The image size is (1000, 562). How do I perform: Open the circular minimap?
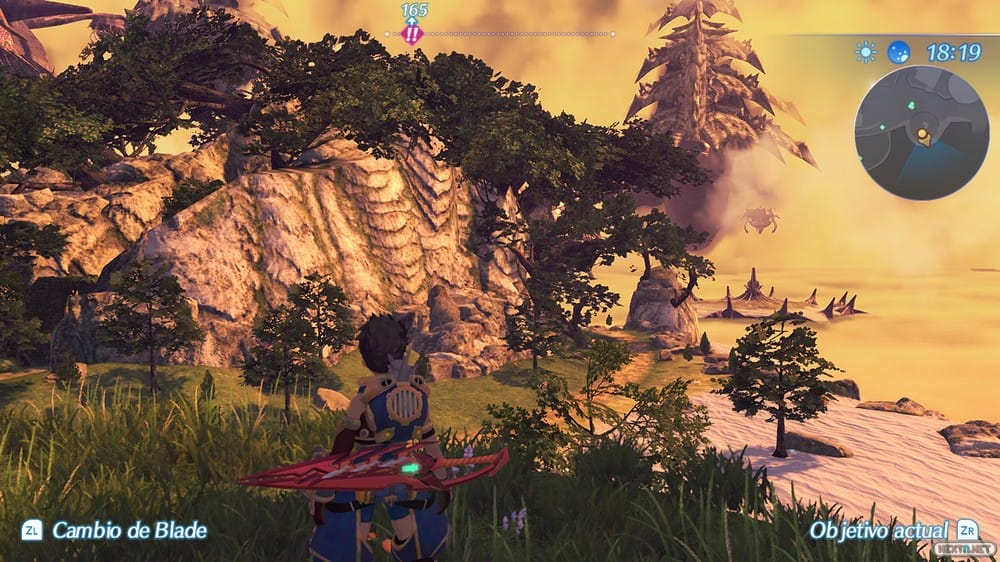922,132
